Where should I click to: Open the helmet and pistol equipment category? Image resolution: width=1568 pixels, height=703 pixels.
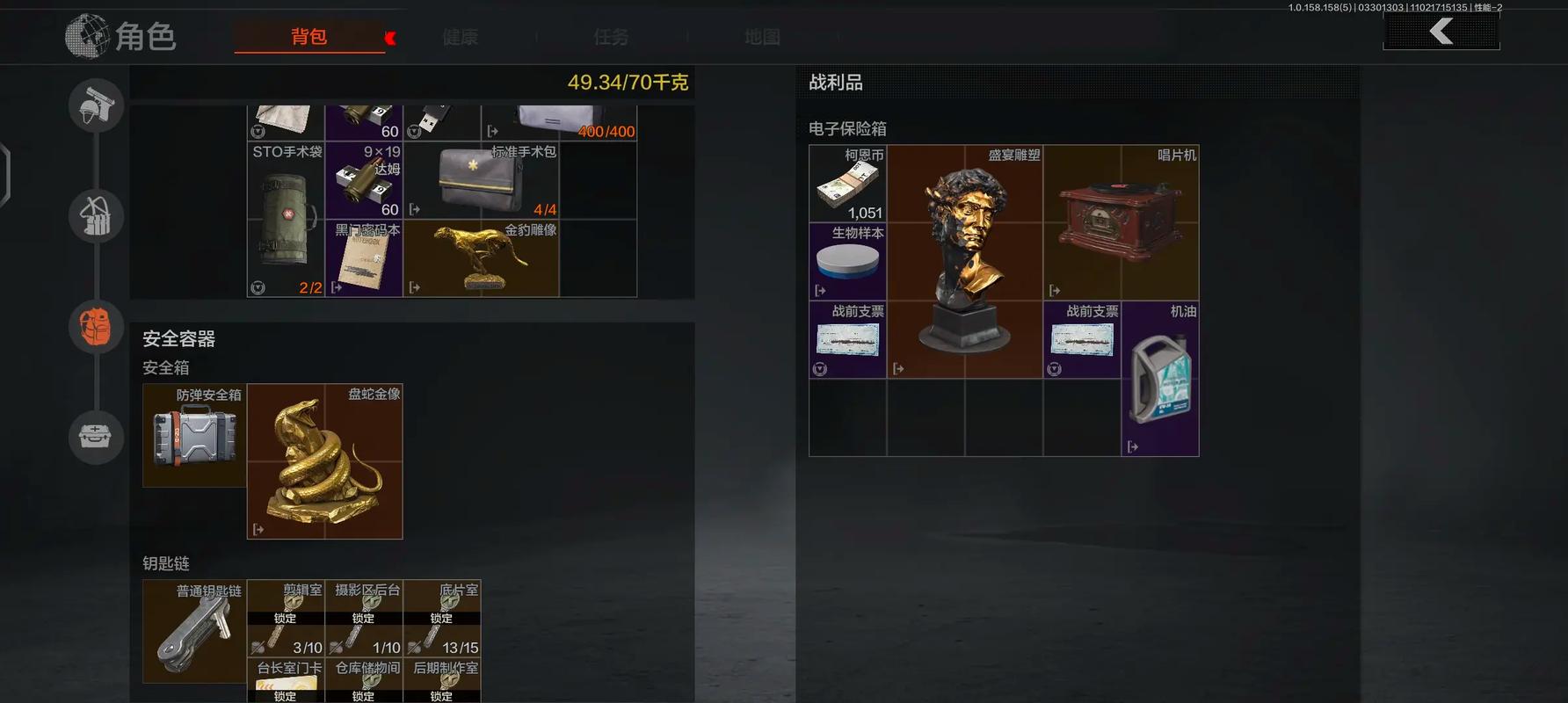click(x=96, y=105)
